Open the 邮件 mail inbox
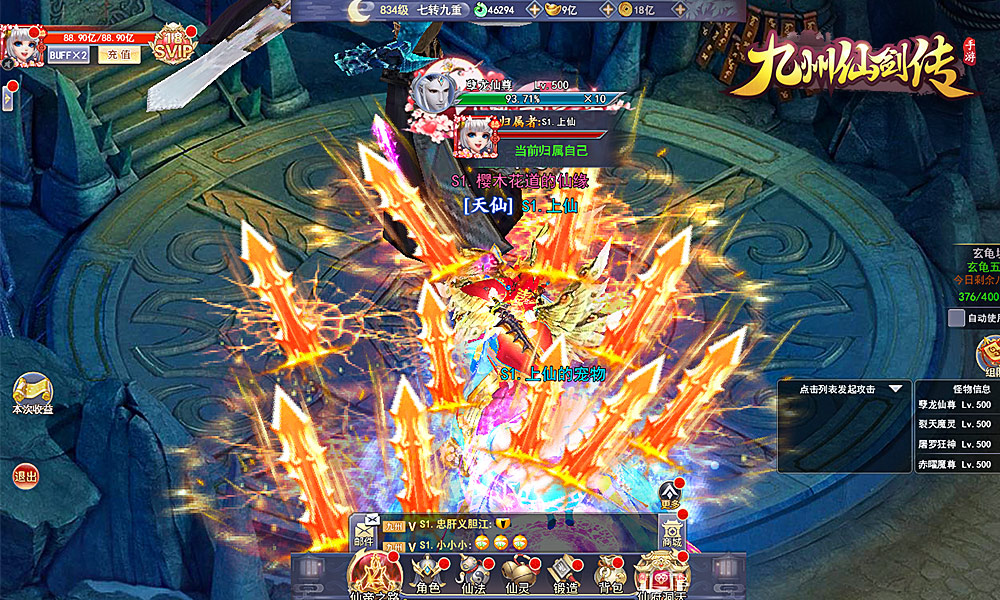The height and width of the screenshot is (600, 1000). (363, 531)
